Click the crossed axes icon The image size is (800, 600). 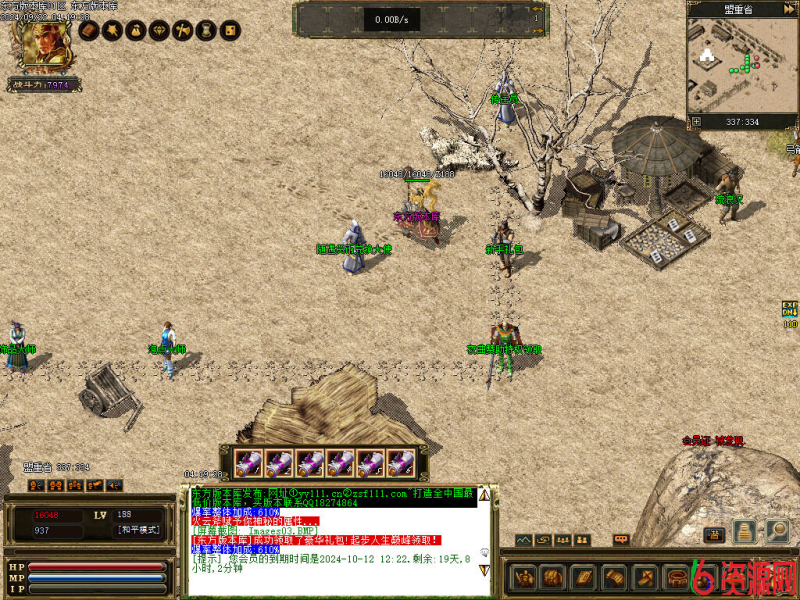(182, 32)
